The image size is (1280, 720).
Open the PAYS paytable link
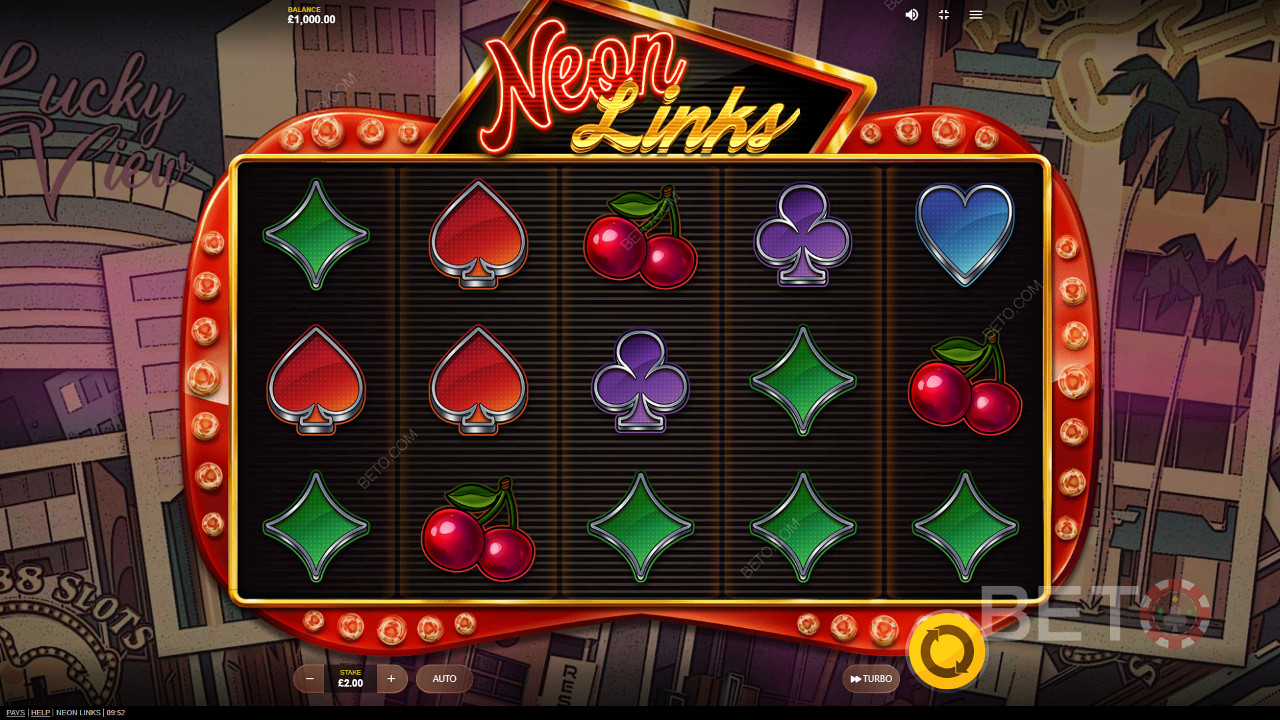coord(15,713)
